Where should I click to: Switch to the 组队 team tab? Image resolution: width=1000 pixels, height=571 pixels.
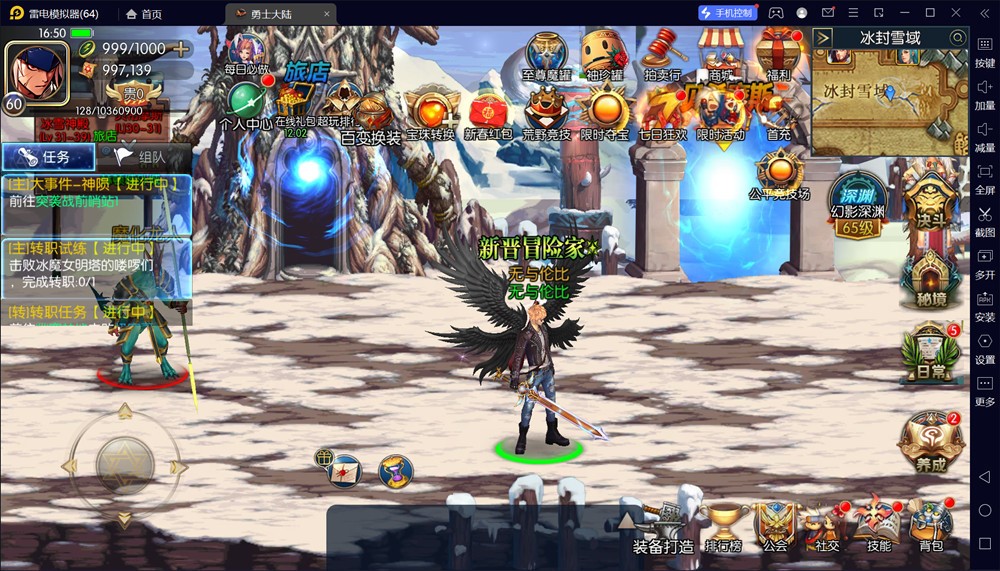[140, 157]
